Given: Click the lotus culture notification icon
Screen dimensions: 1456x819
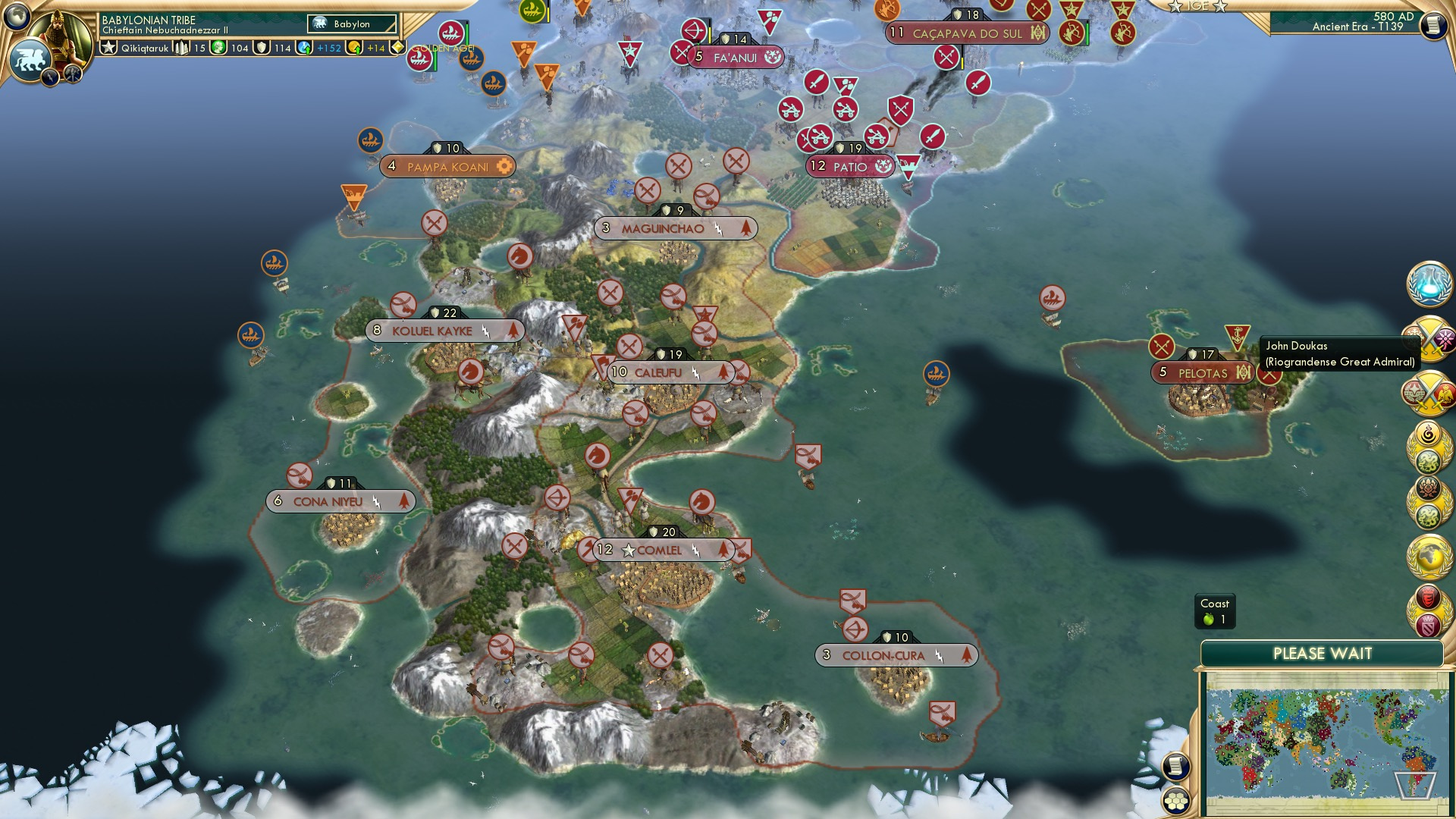Looking at the screenshot, I should point(1429,489).
